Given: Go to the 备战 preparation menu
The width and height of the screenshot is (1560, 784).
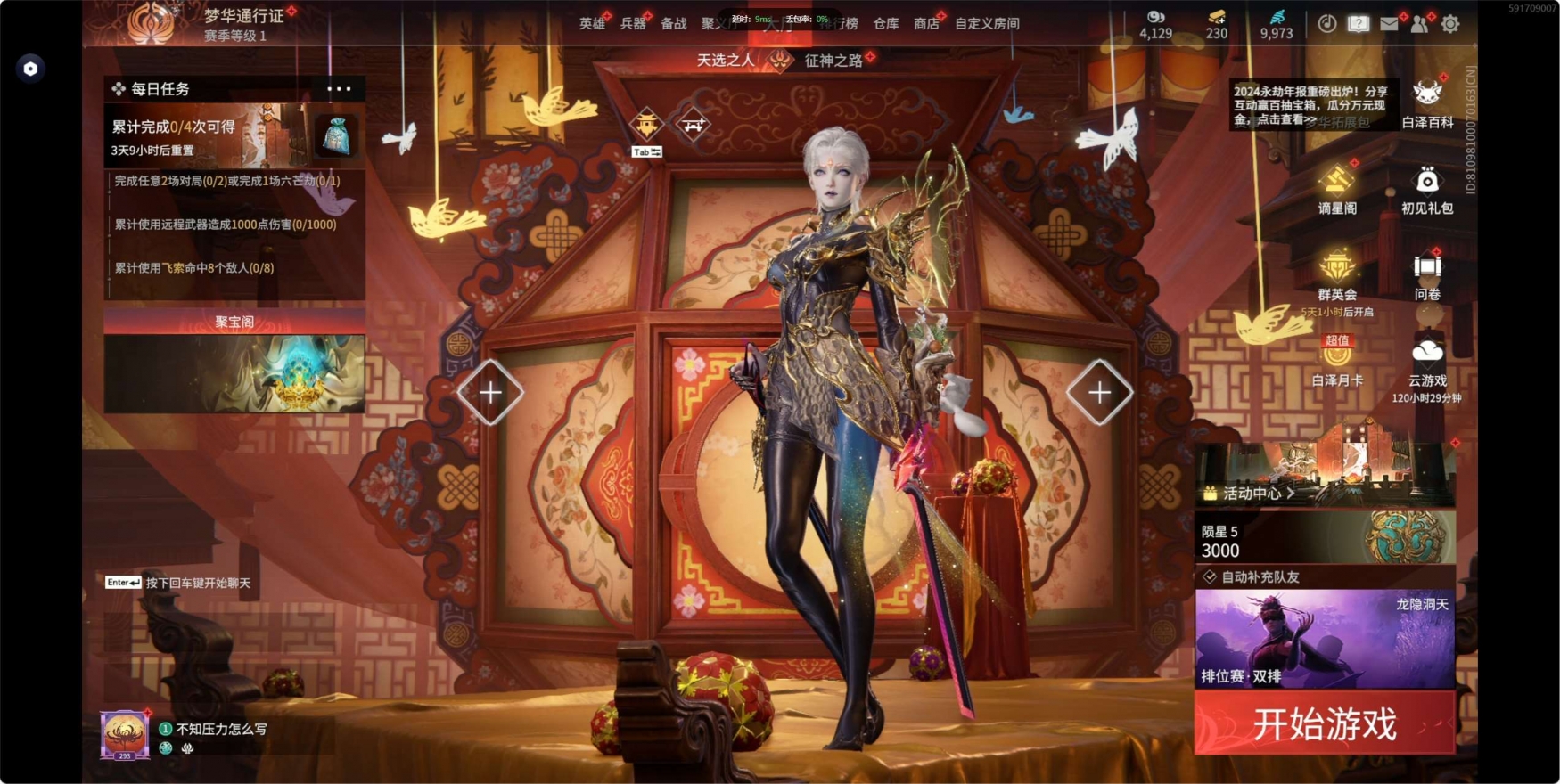Looking at the screenshot, I should (673, 24).
